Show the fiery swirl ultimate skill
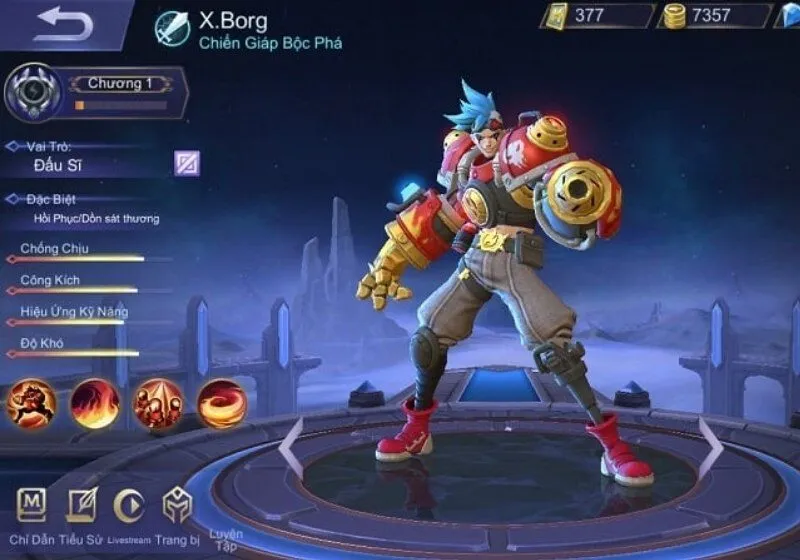The height and width of the screenshot is (560, 800). [220, 403]
